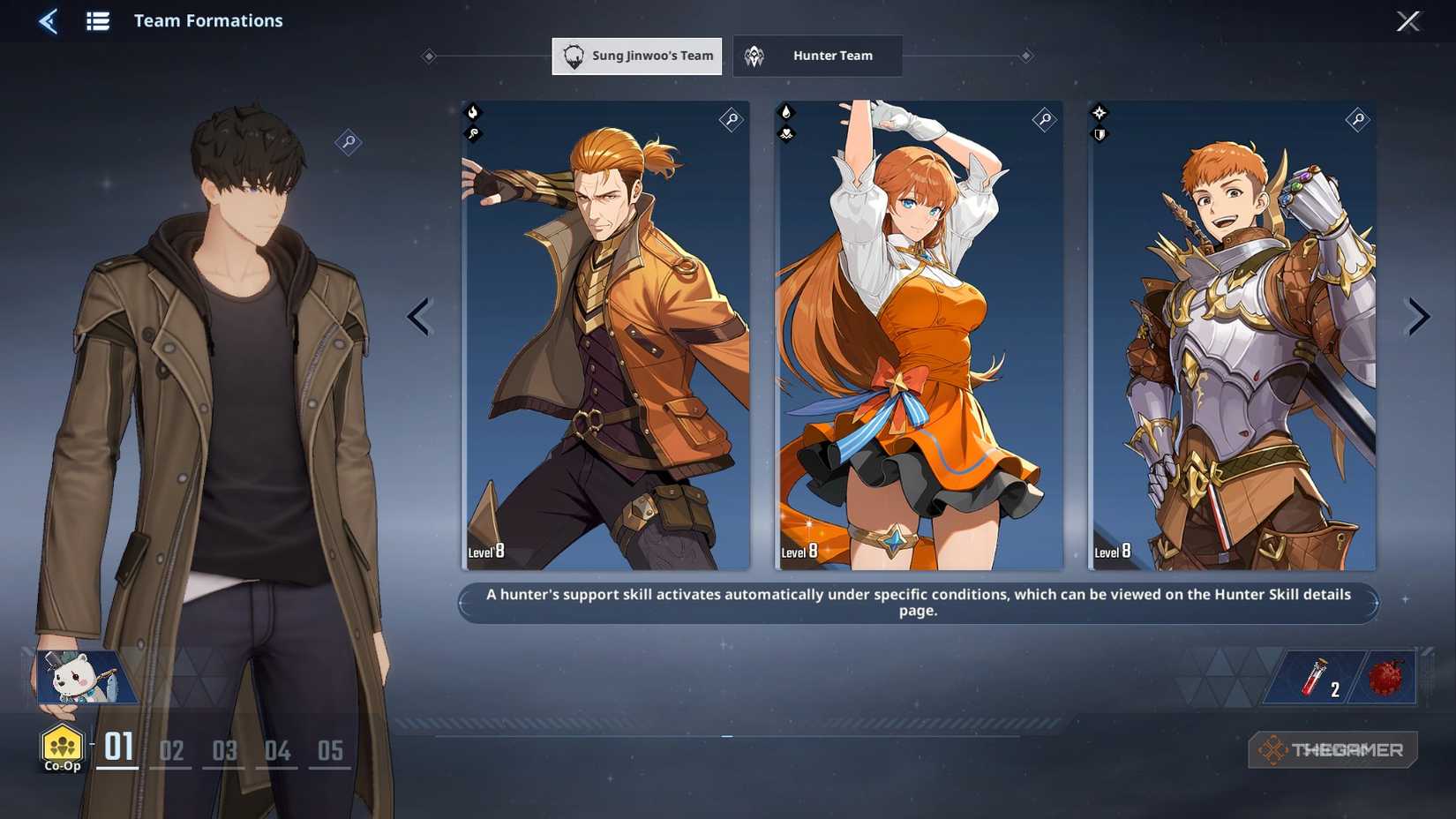Expand the next team page with the right chevron
Viewport: 1456px width, 819px height.
coord(1416,316)
